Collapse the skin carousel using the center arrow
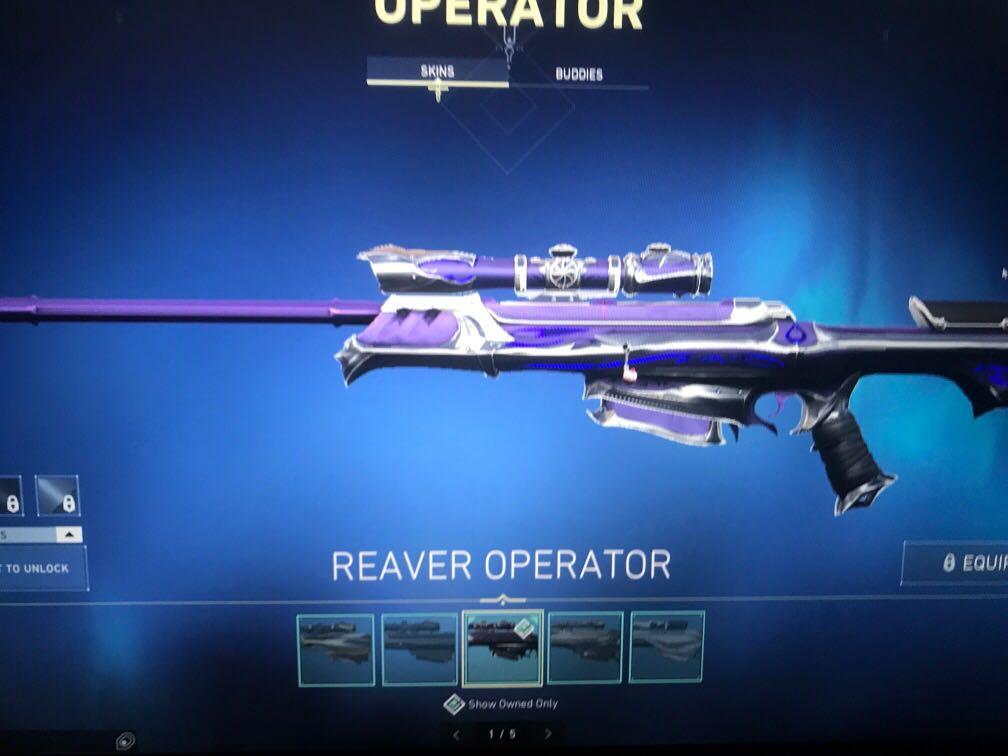Screen dimensions: 1008x756 503,600
